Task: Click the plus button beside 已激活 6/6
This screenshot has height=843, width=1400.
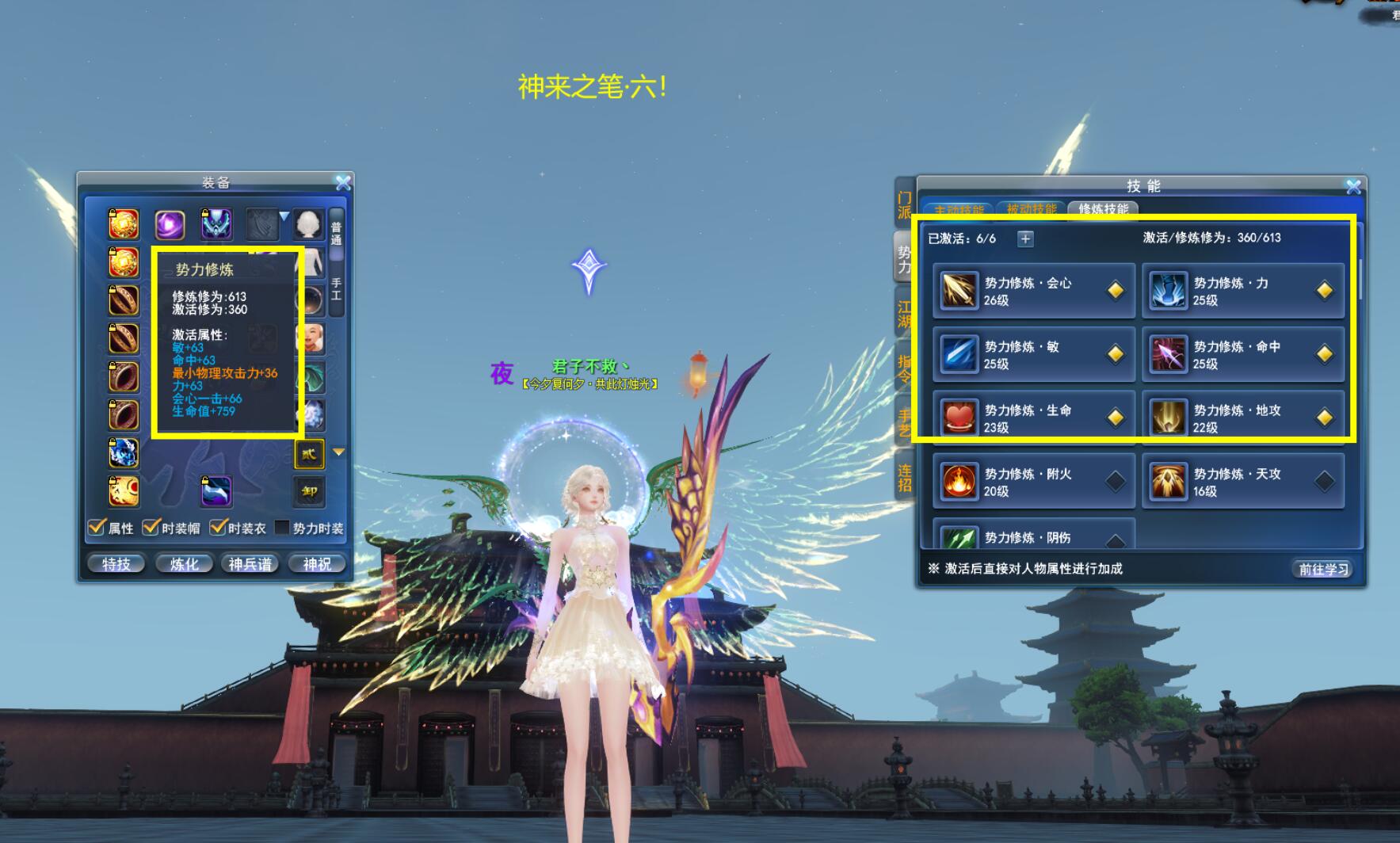Action: (x=1025, y=238)
